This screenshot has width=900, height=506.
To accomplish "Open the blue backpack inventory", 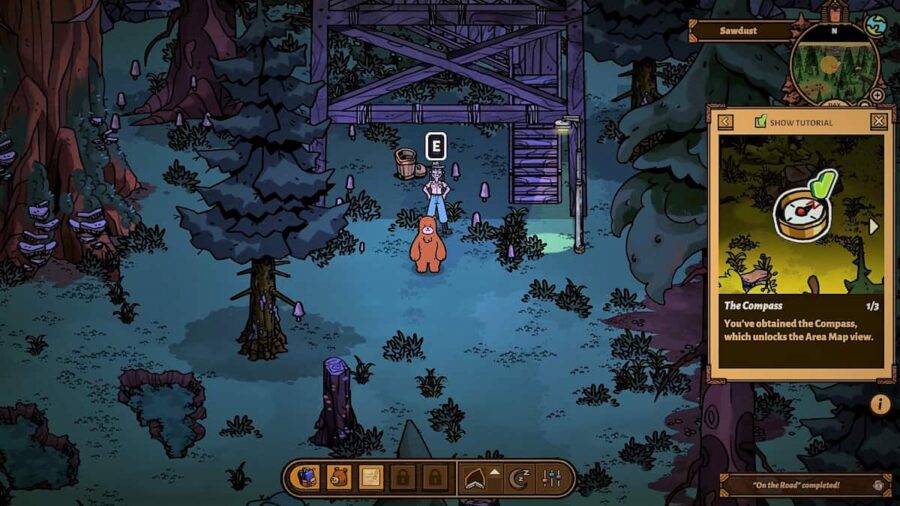I will [x=305, y=478].
